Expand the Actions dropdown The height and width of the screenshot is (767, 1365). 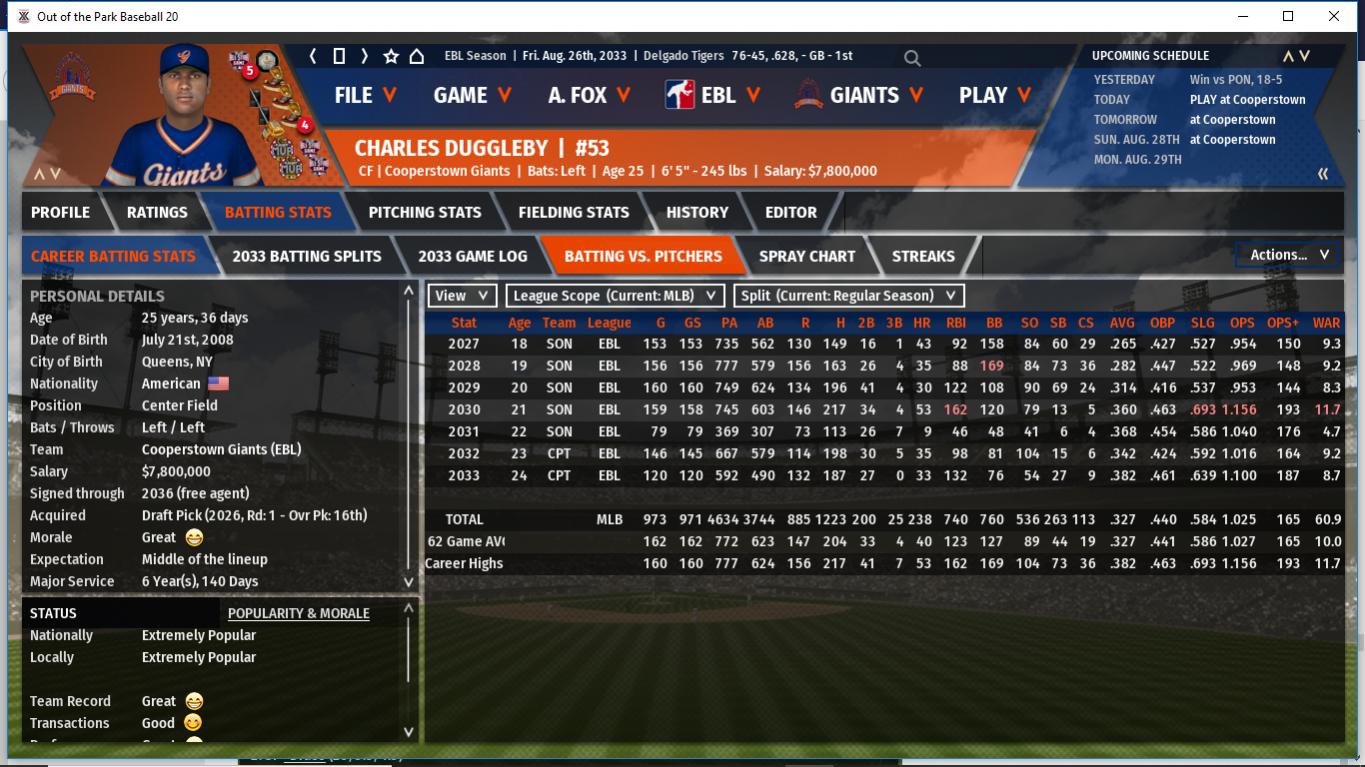coord(1288,255)
